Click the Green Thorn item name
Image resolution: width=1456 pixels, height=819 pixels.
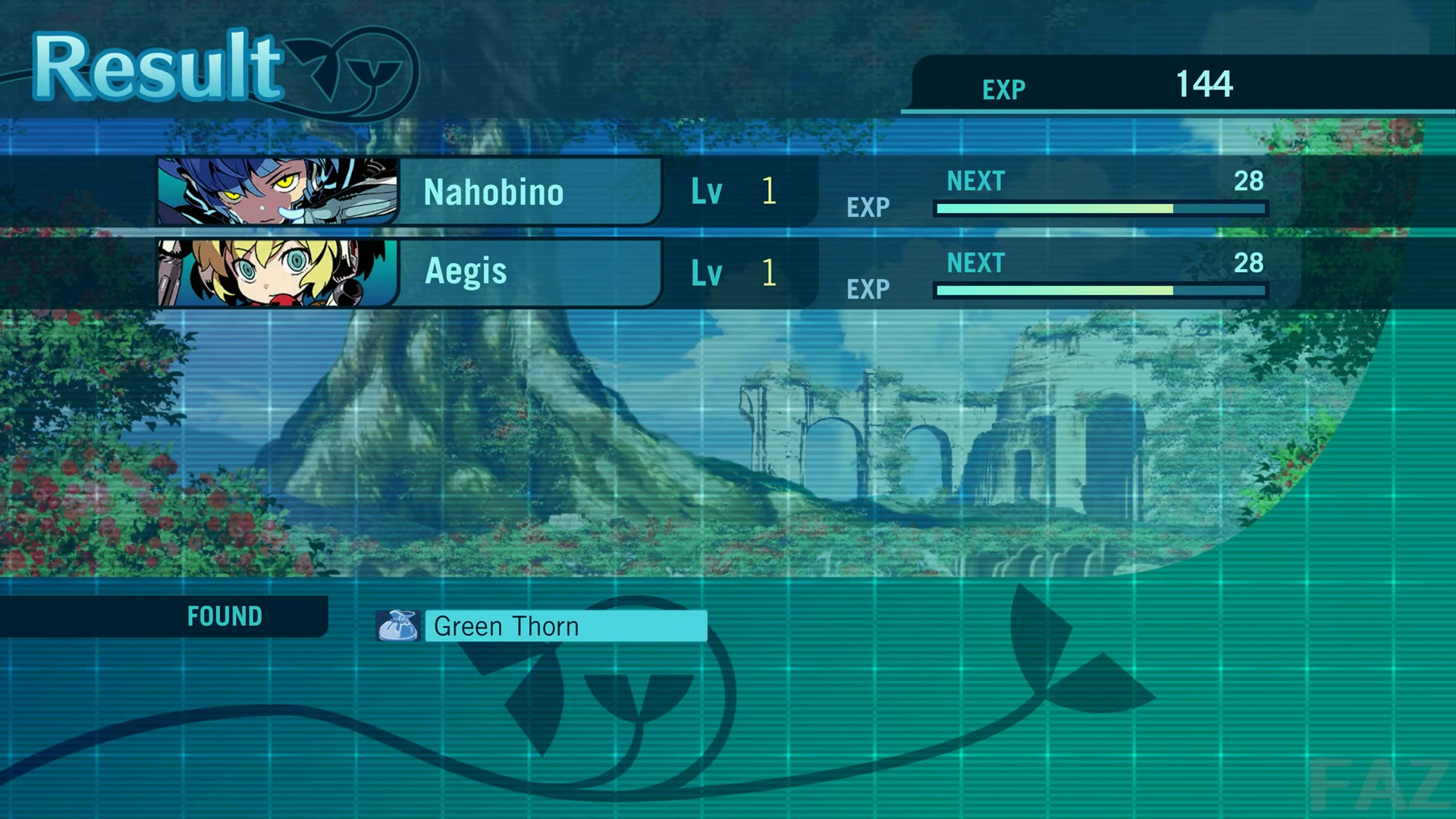506,626
